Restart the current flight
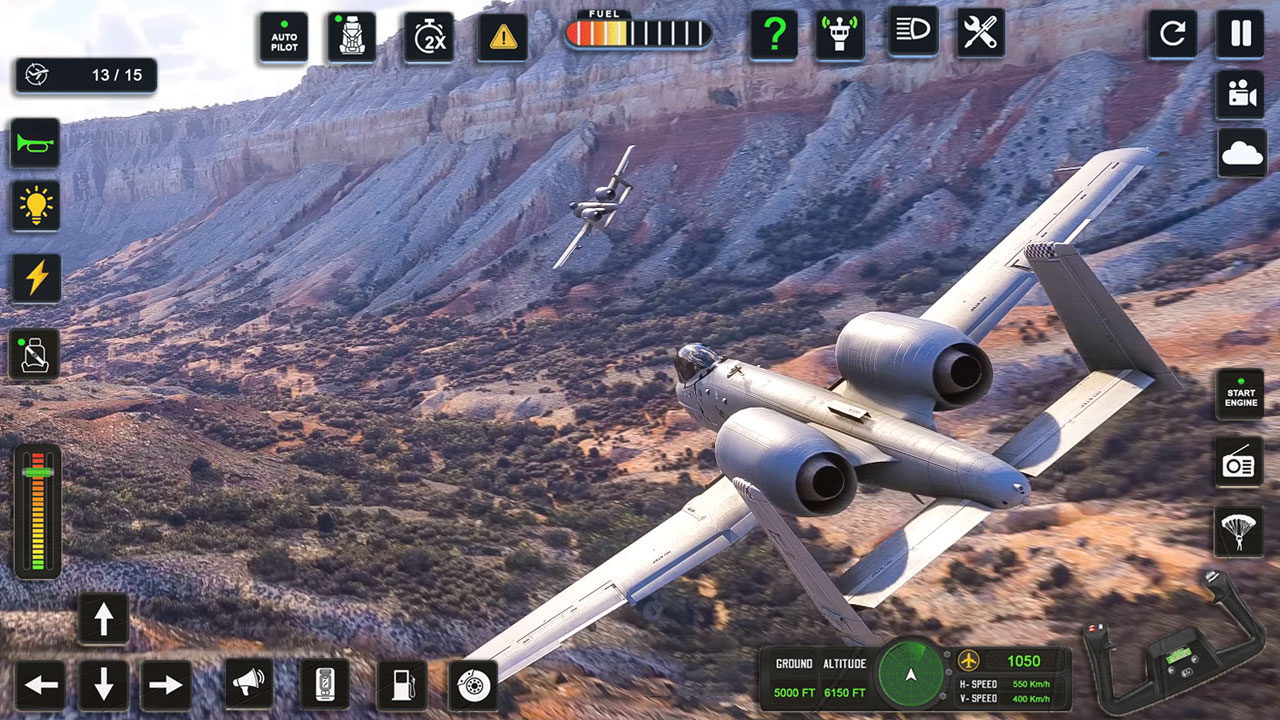The image size is (1280, 720). pyautogui.click(x=1171, y=33)
